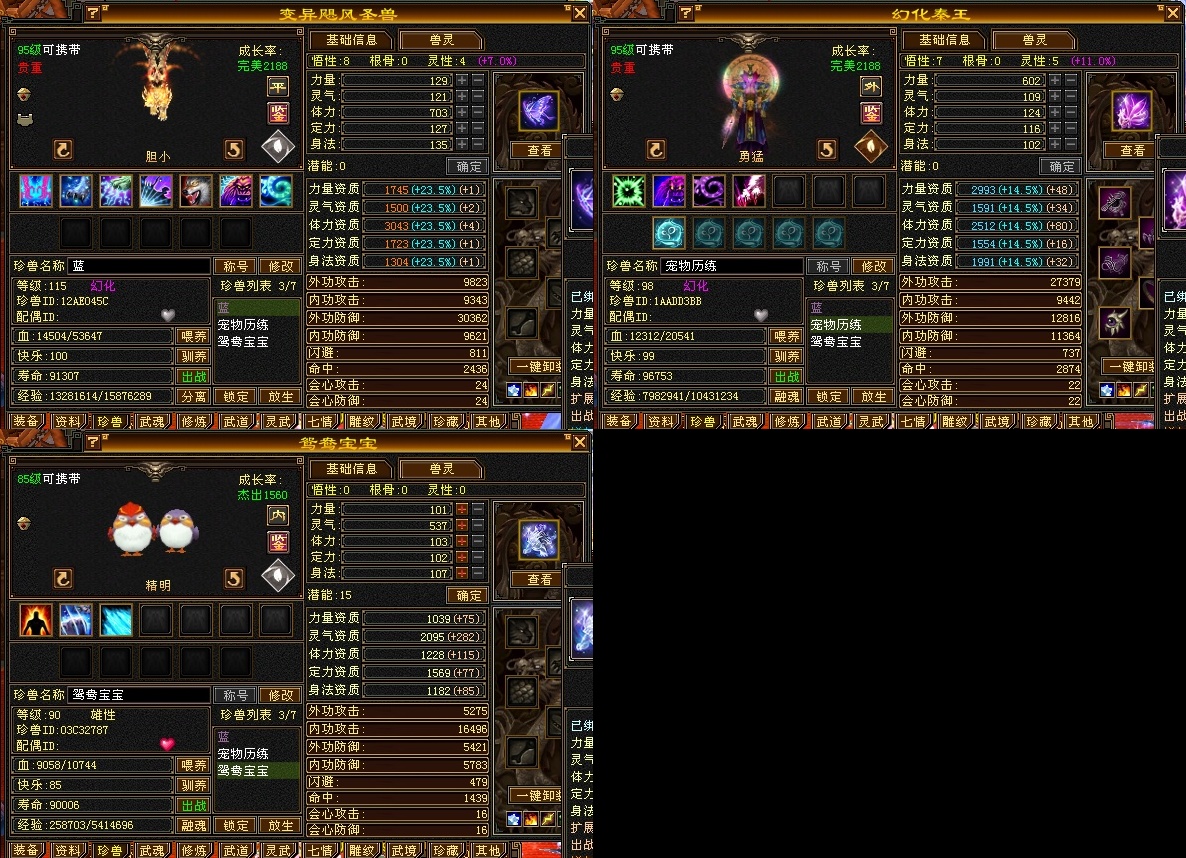The height and width of the screenshot is (858, 1186).
Task: Open the 兽灵 tab in 鸳鸯宝宝 window
Action: [x=441, y=469]
